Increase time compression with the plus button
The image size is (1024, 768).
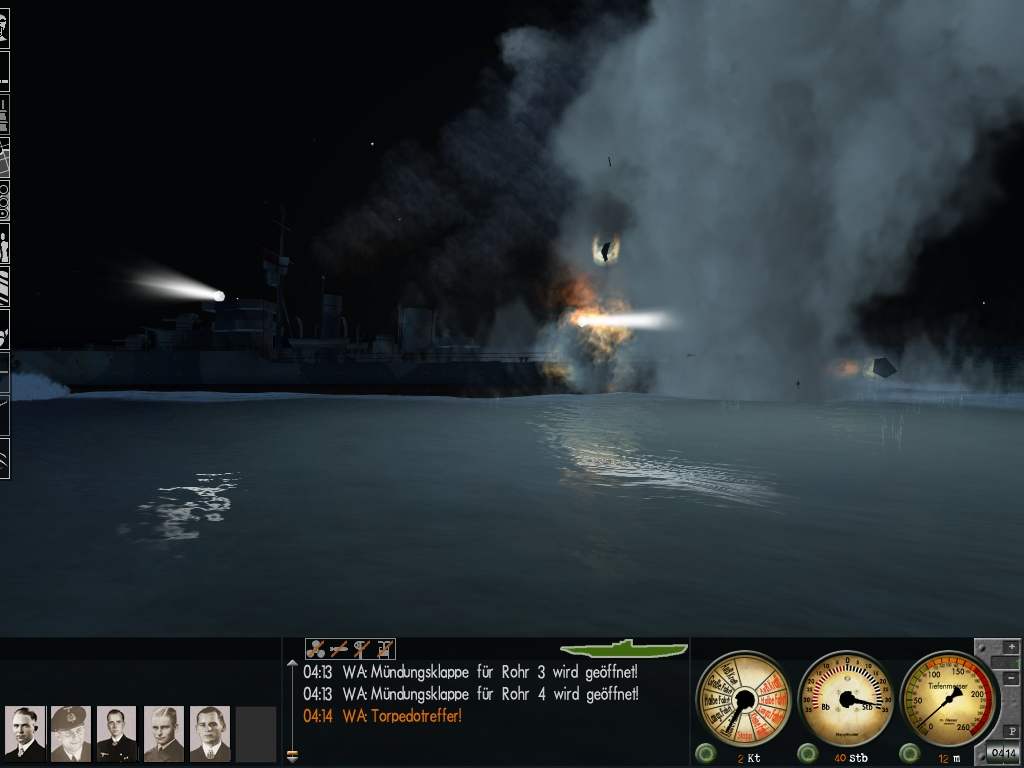click(x=1010, y=647)
